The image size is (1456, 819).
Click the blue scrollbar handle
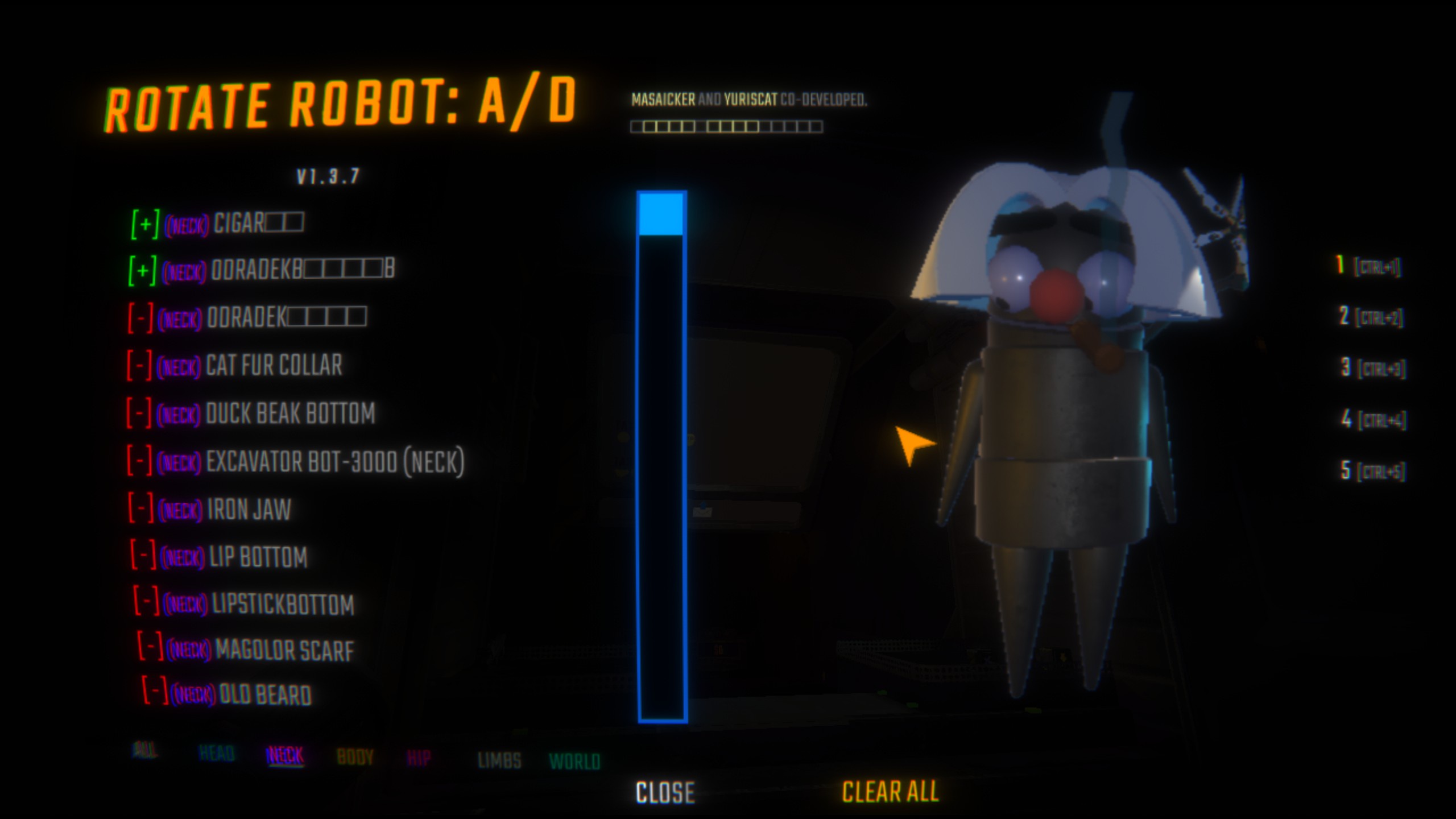(x=661, y=214)
